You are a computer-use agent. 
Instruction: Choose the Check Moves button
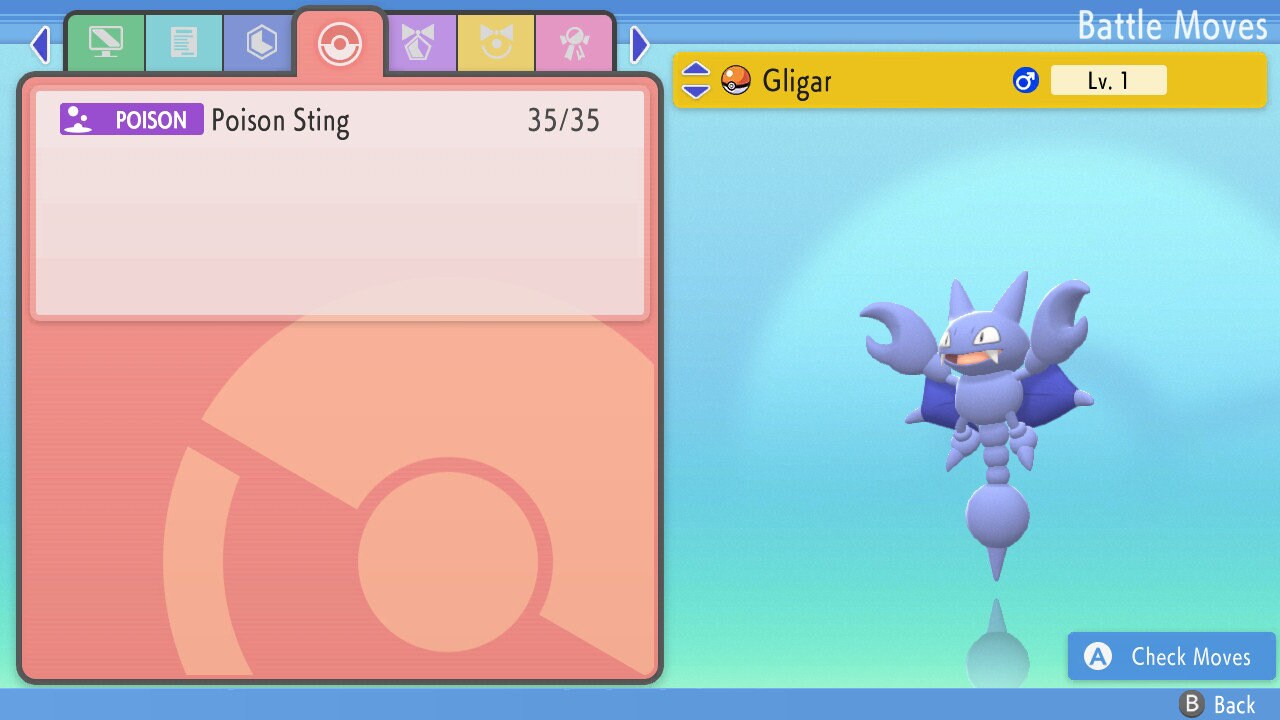tap(1171, 657)
